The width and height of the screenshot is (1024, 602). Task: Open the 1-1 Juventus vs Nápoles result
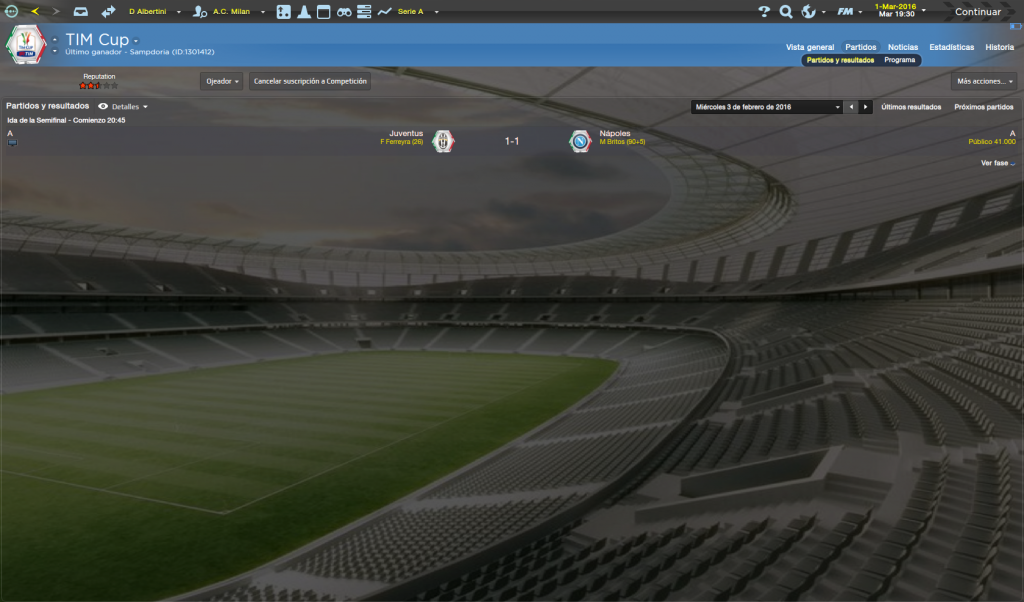[511, 142]
